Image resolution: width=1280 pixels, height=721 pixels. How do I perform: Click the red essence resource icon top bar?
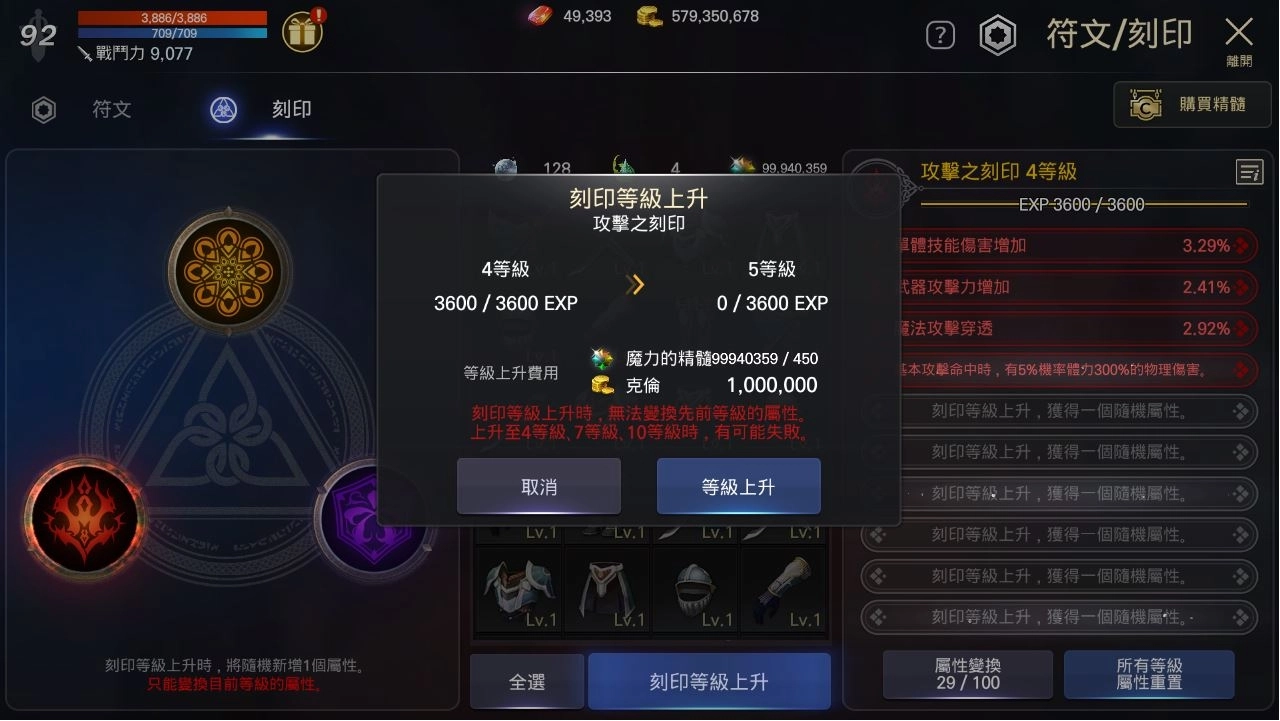[540, 16]
